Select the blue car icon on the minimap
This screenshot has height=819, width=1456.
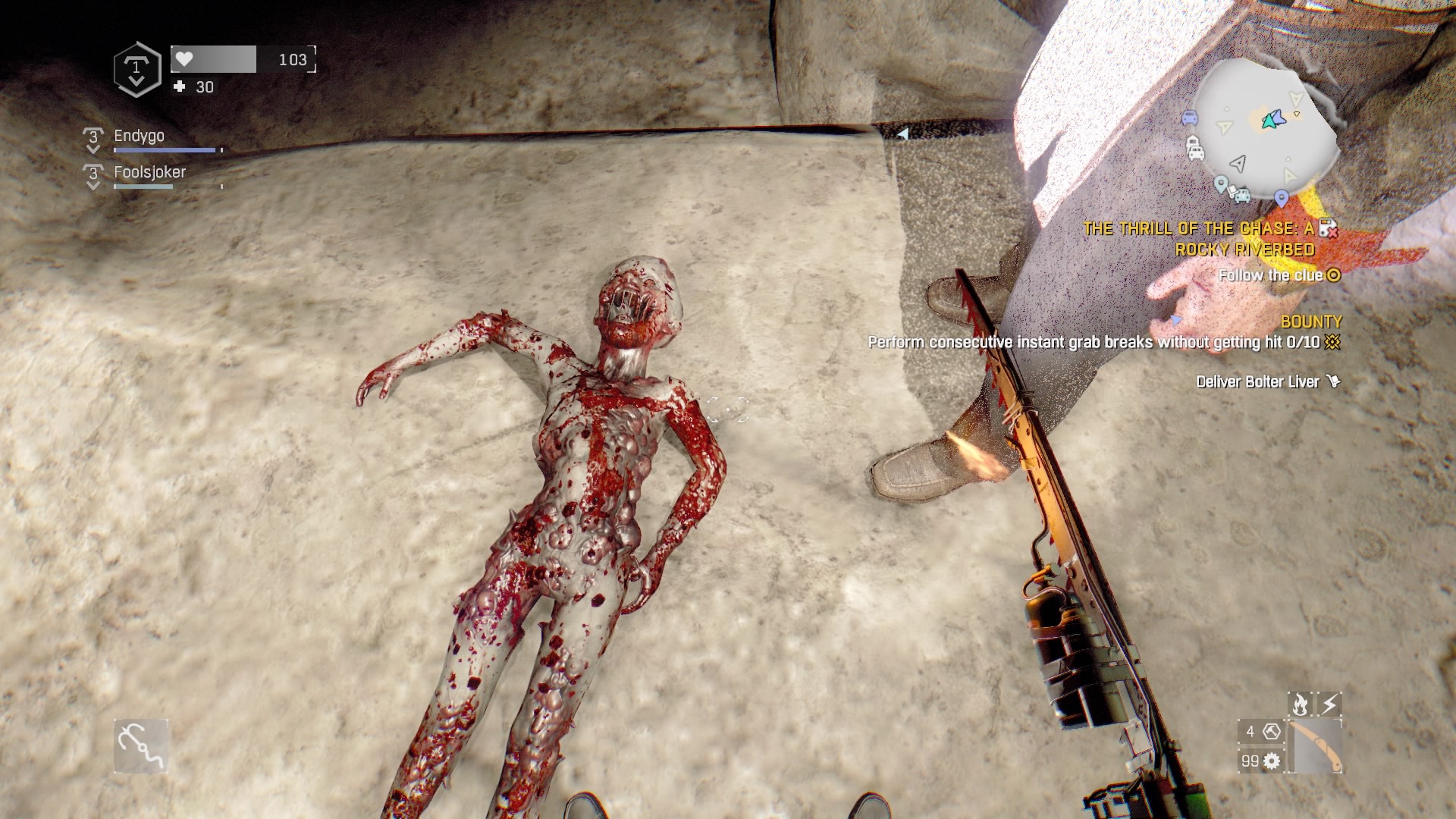tap(1189, 118)
